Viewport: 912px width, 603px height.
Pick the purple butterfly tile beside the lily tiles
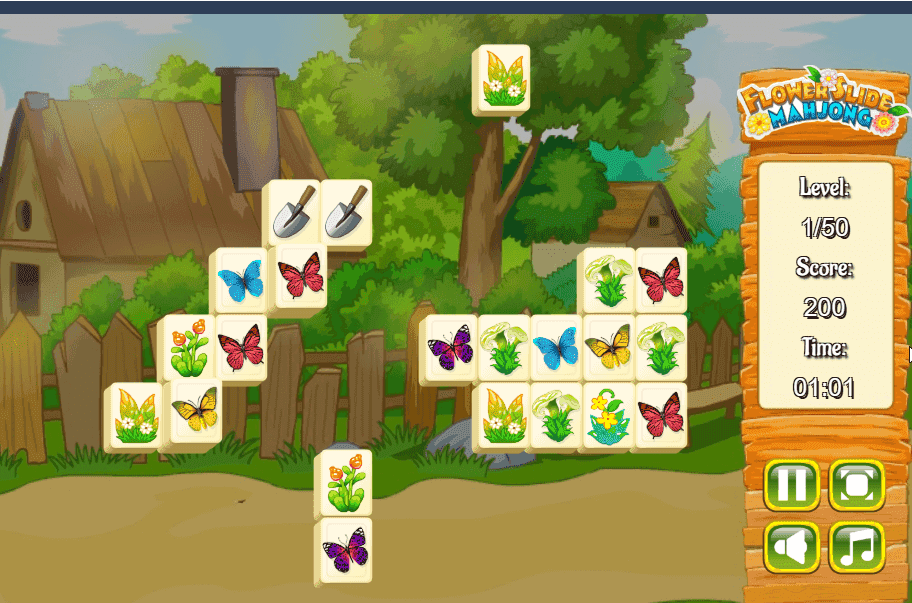tap(450, 348)
